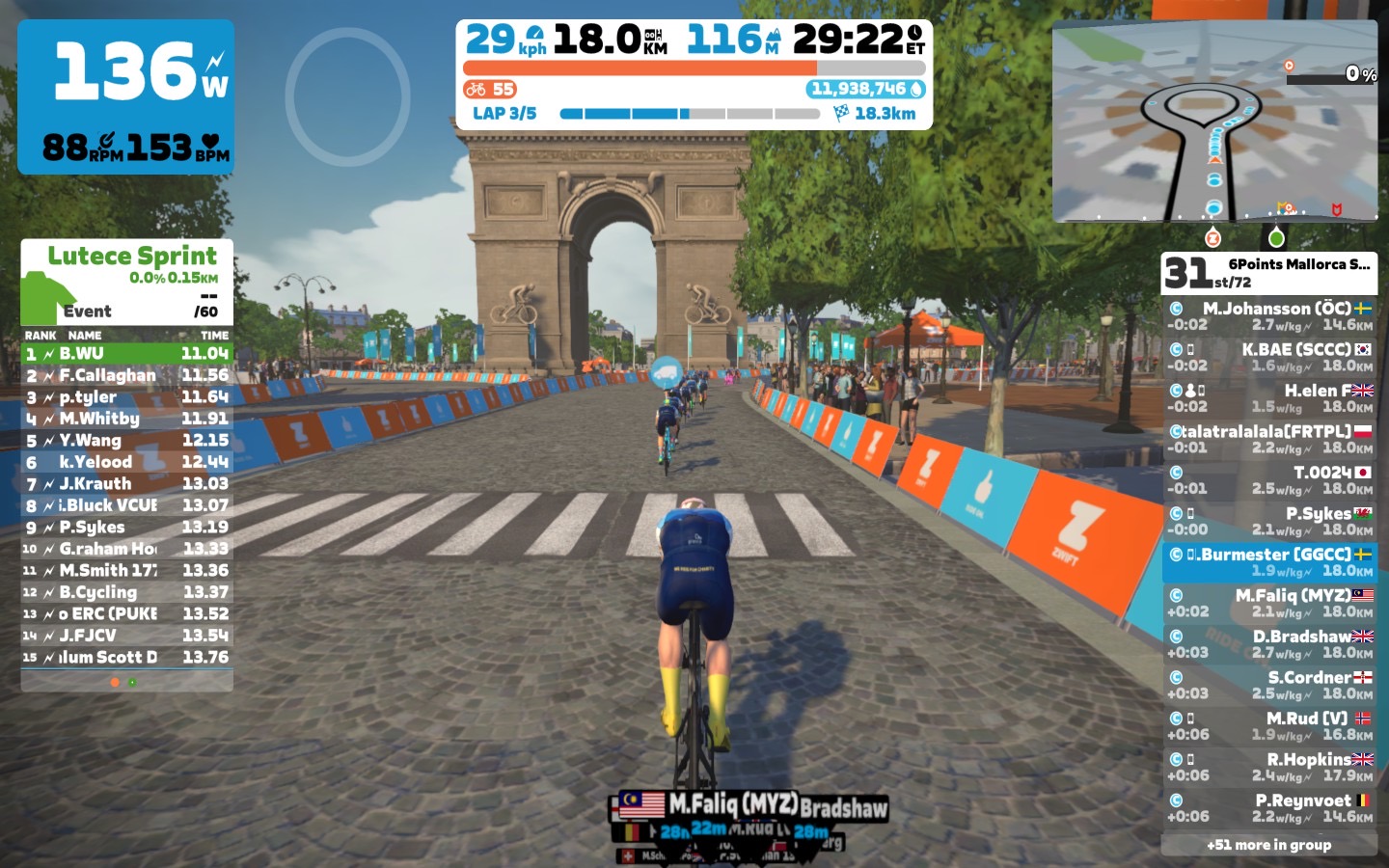Screen dimensions: 1389x868
Task: Click the Lutece Sprint segment header
Action: tap(127, 282)
